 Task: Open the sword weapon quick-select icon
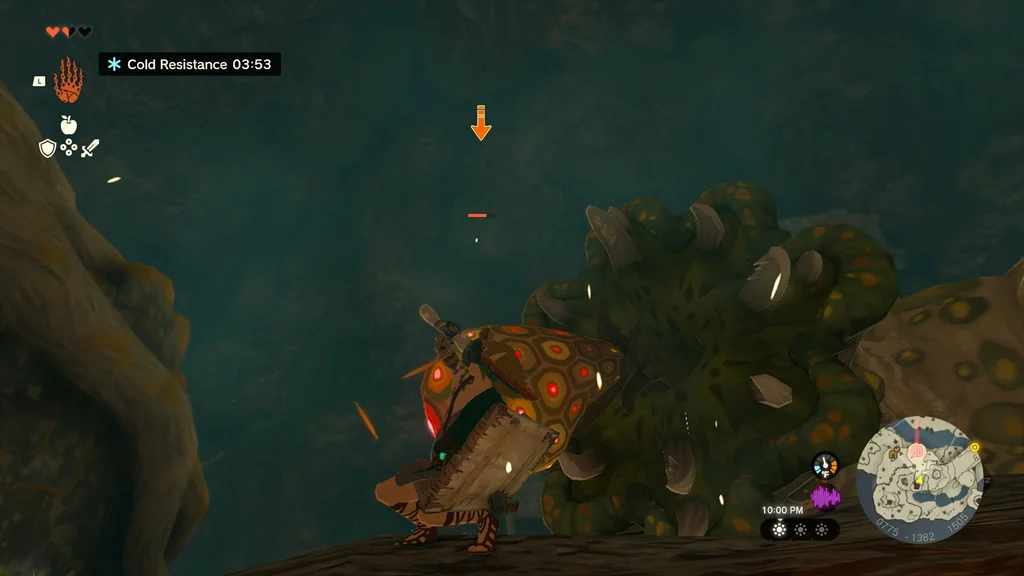90,148
